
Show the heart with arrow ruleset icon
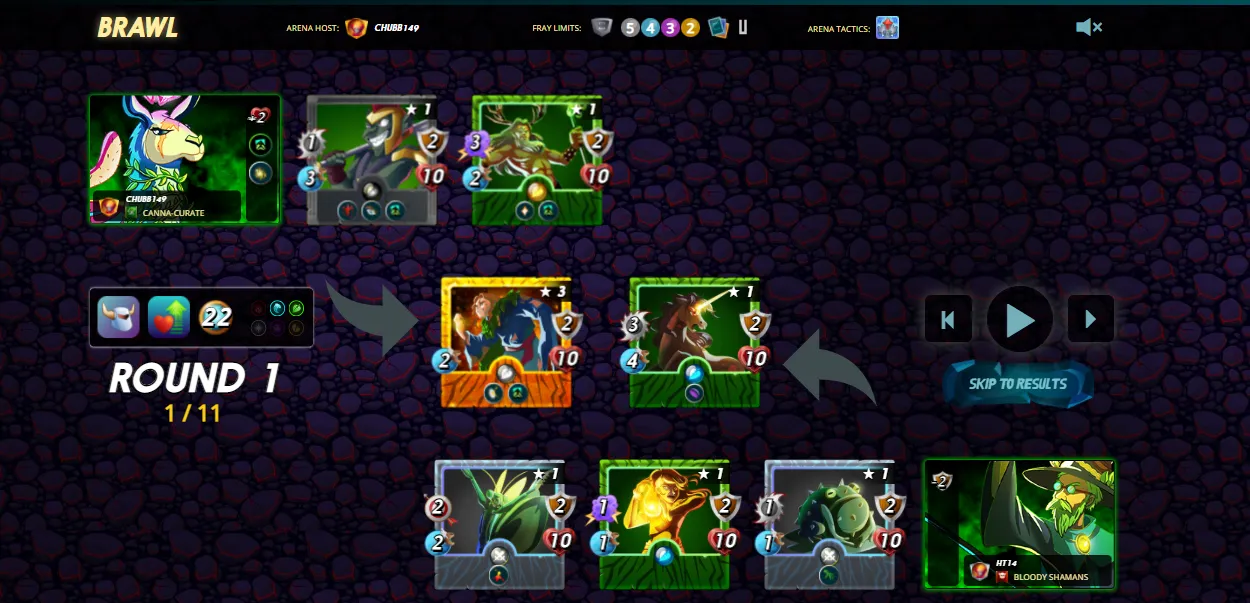coord(169,317)
